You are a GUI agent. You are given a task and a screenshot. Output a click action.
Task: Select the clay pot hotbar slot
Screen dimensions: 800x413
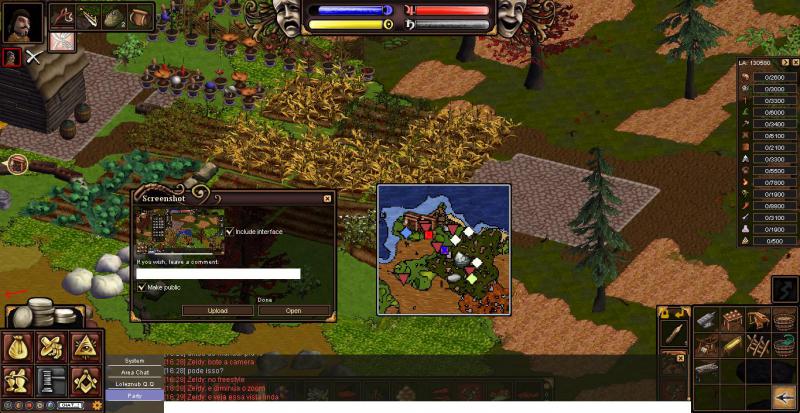tap(139, 16)
